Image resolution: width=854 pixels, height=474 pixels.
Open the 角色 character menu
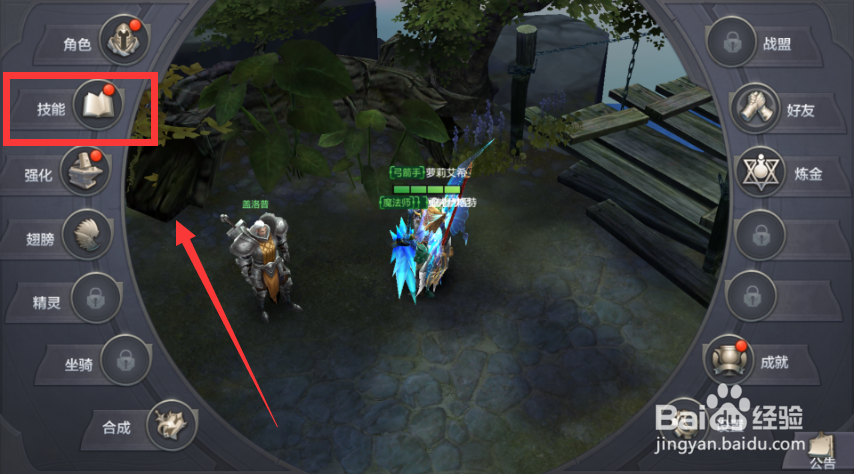click(123, 42)
